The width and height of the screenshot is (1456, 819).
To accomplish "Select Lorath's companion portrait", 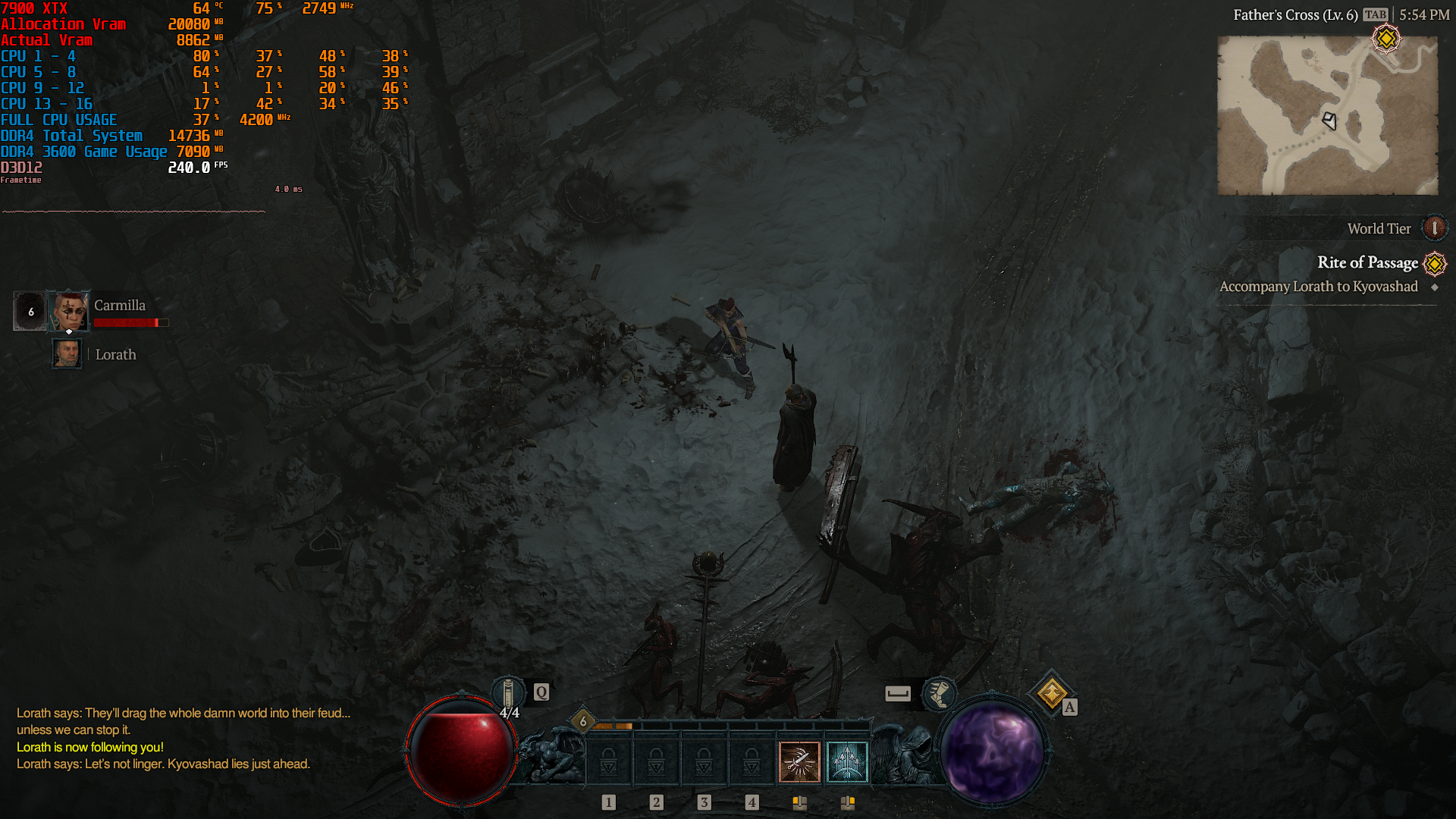I will (67, 354).
